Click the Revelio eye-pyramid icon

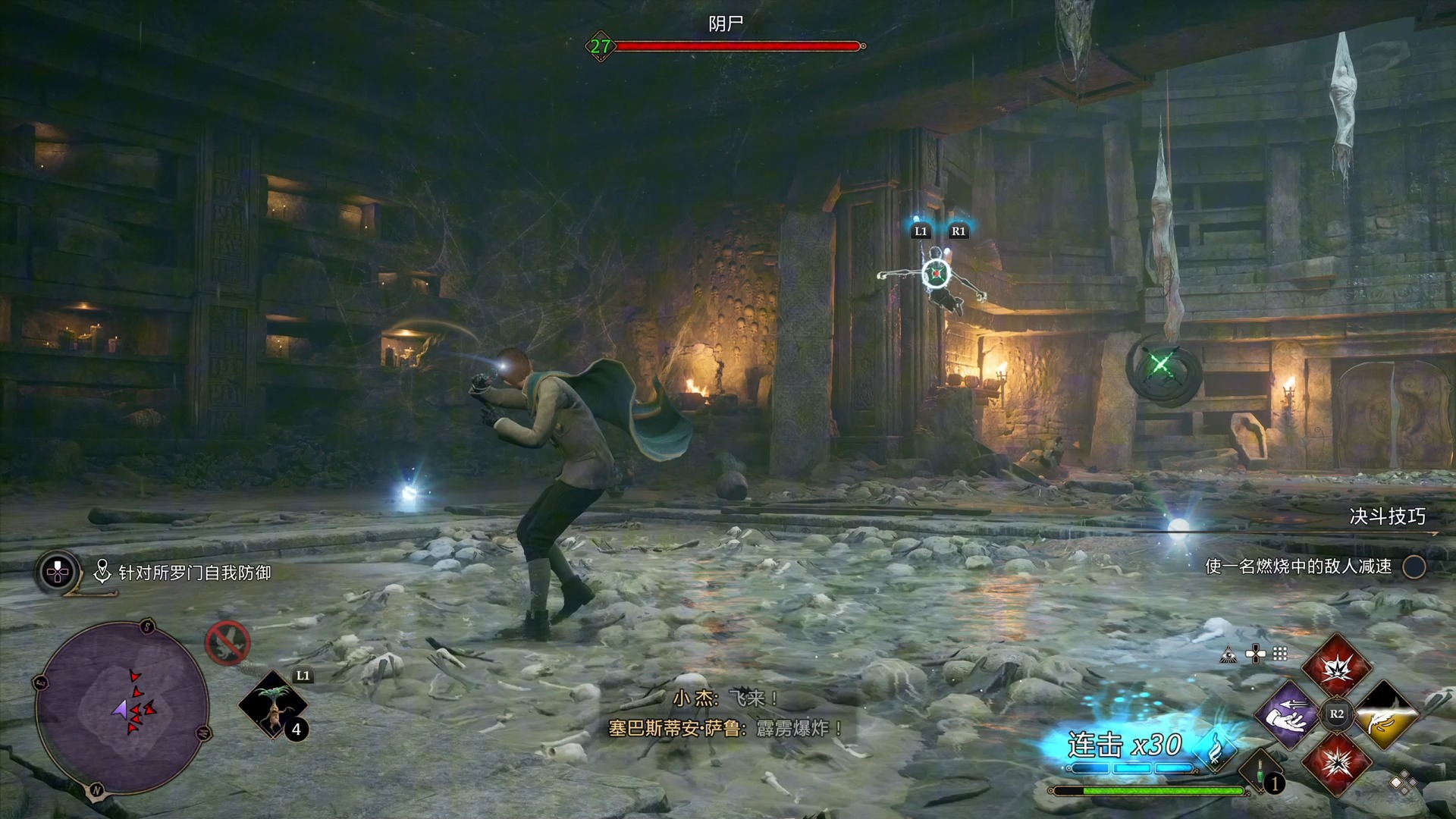tap(1228, 654)
